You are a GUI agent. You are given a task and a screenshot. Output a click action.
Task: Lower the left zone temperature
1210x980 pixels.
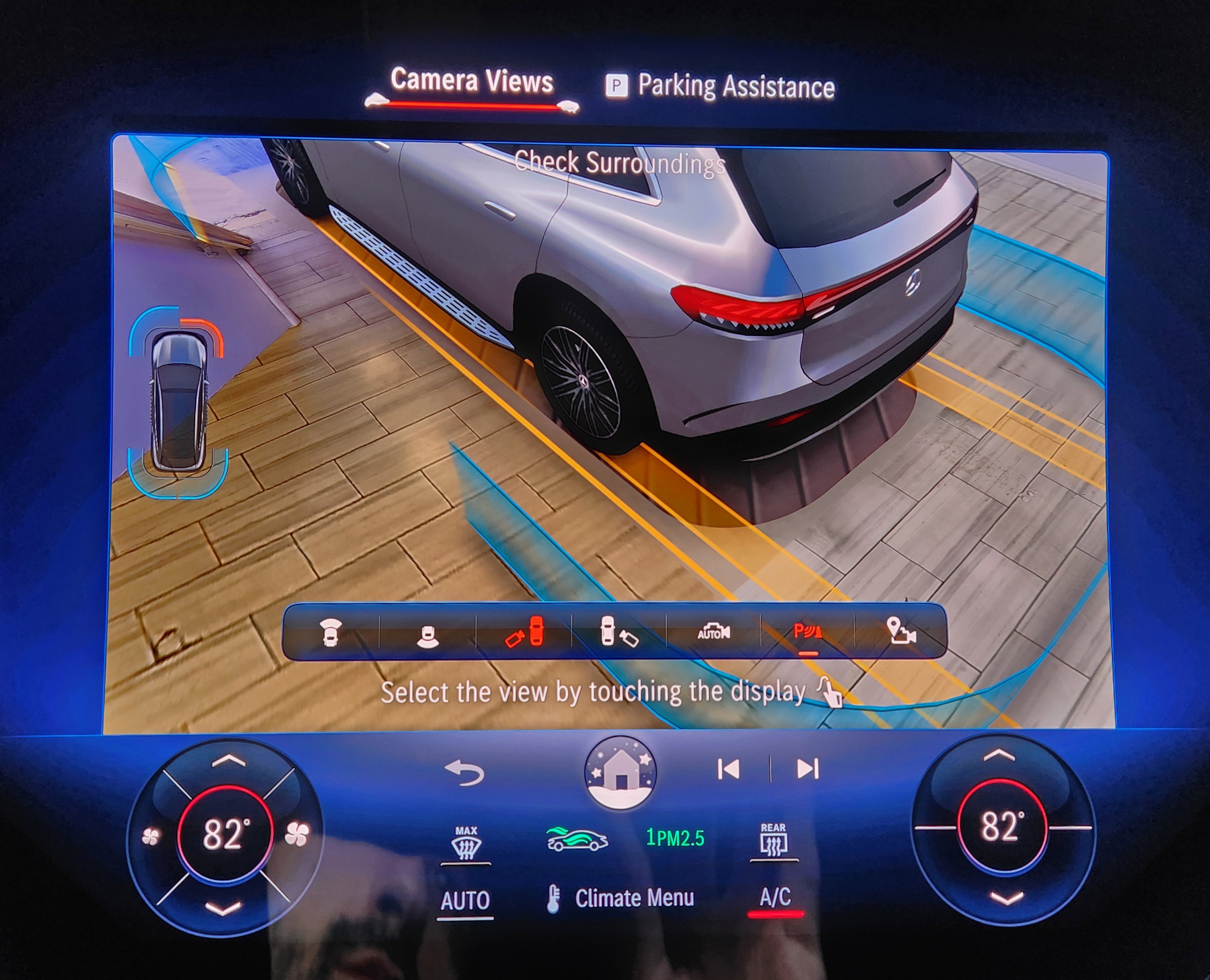tap(224, 908)
